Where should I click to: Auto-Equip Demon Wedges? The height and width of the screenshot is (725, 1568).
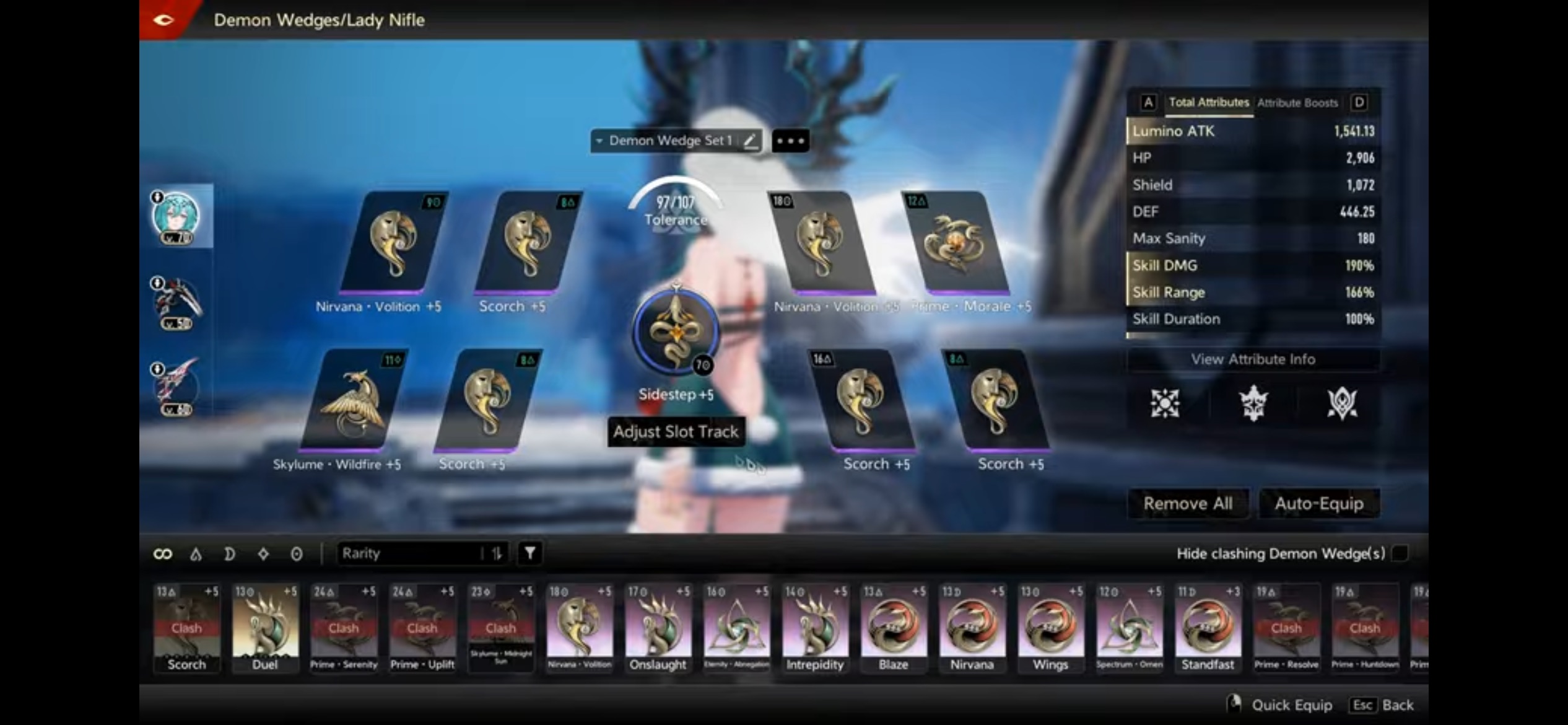(x=1318, y=503)
